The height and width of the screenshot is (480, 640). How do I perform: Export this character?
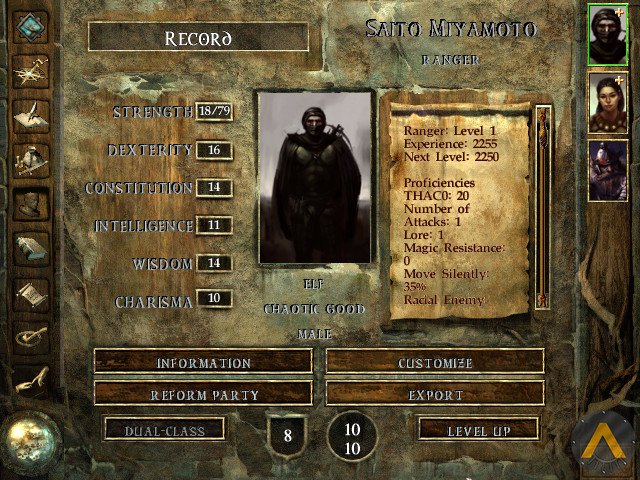[435, 394]
